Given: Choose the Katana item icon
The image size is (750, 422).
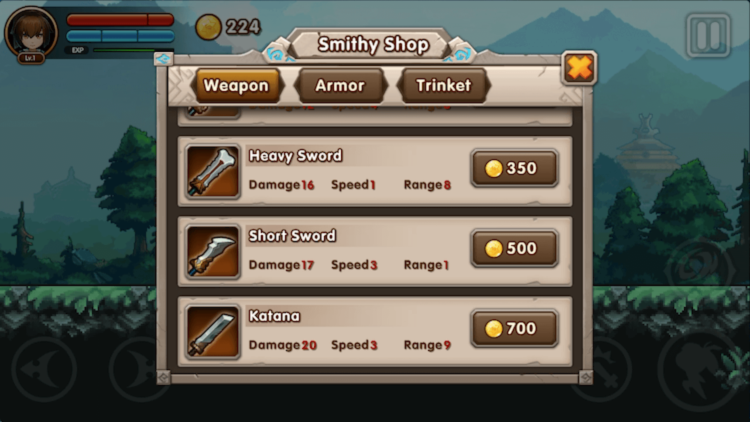Looking at the screenshot, I should coord(213,331).
